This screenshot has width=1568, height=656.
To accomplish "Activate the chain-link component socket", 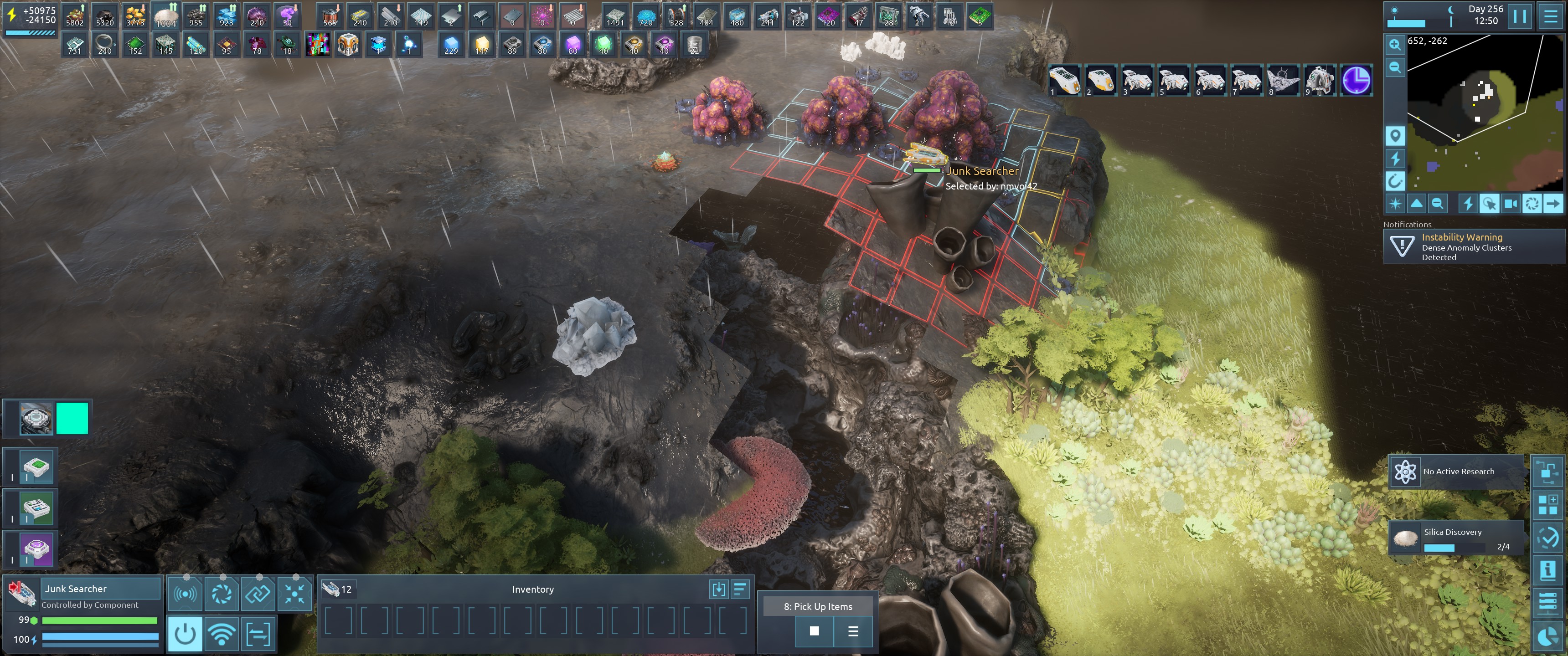I will (x=258, y=593).
